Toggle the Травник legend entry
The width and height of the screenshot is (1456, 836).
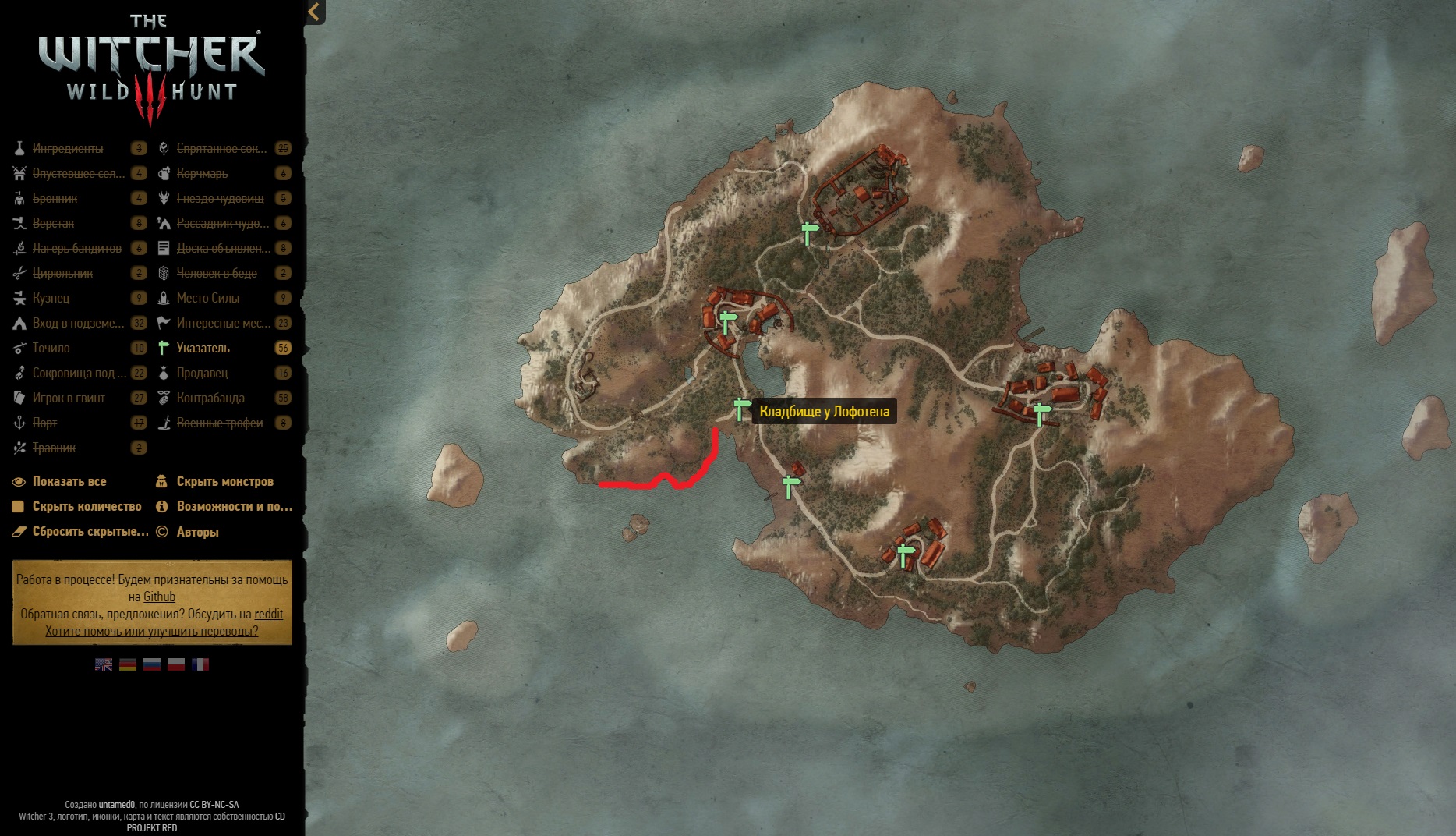pyautogui.click(x=54, y=448)
